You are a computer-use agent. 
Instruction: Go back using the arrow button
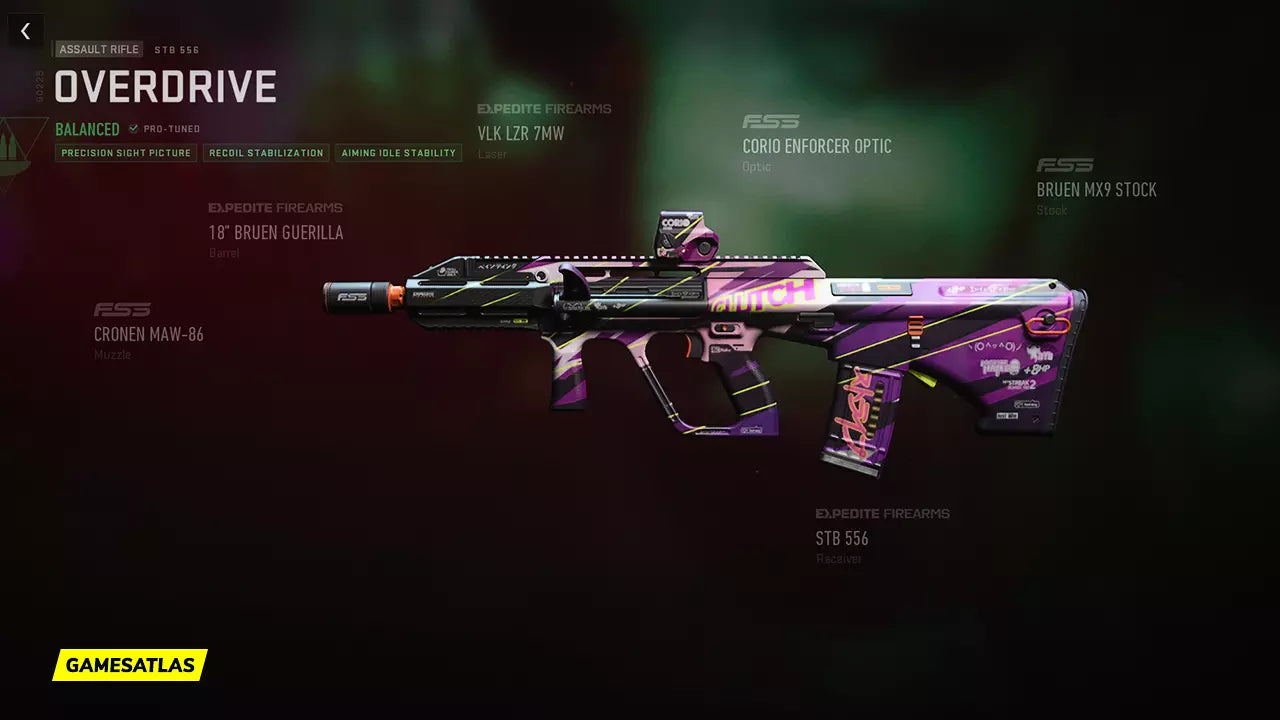point(26,31)
